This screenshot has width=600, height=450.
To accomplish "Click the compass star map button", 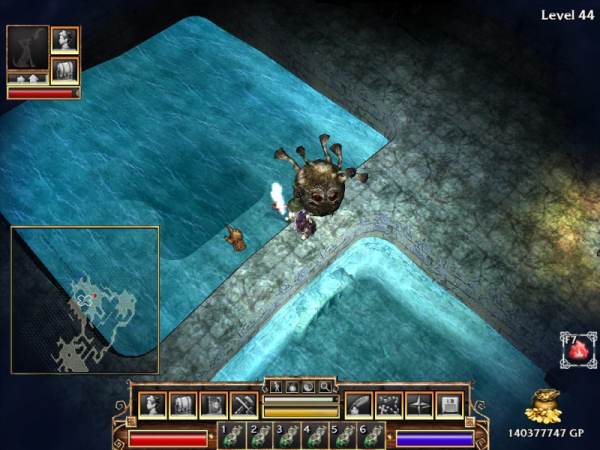I will point(420,405).
